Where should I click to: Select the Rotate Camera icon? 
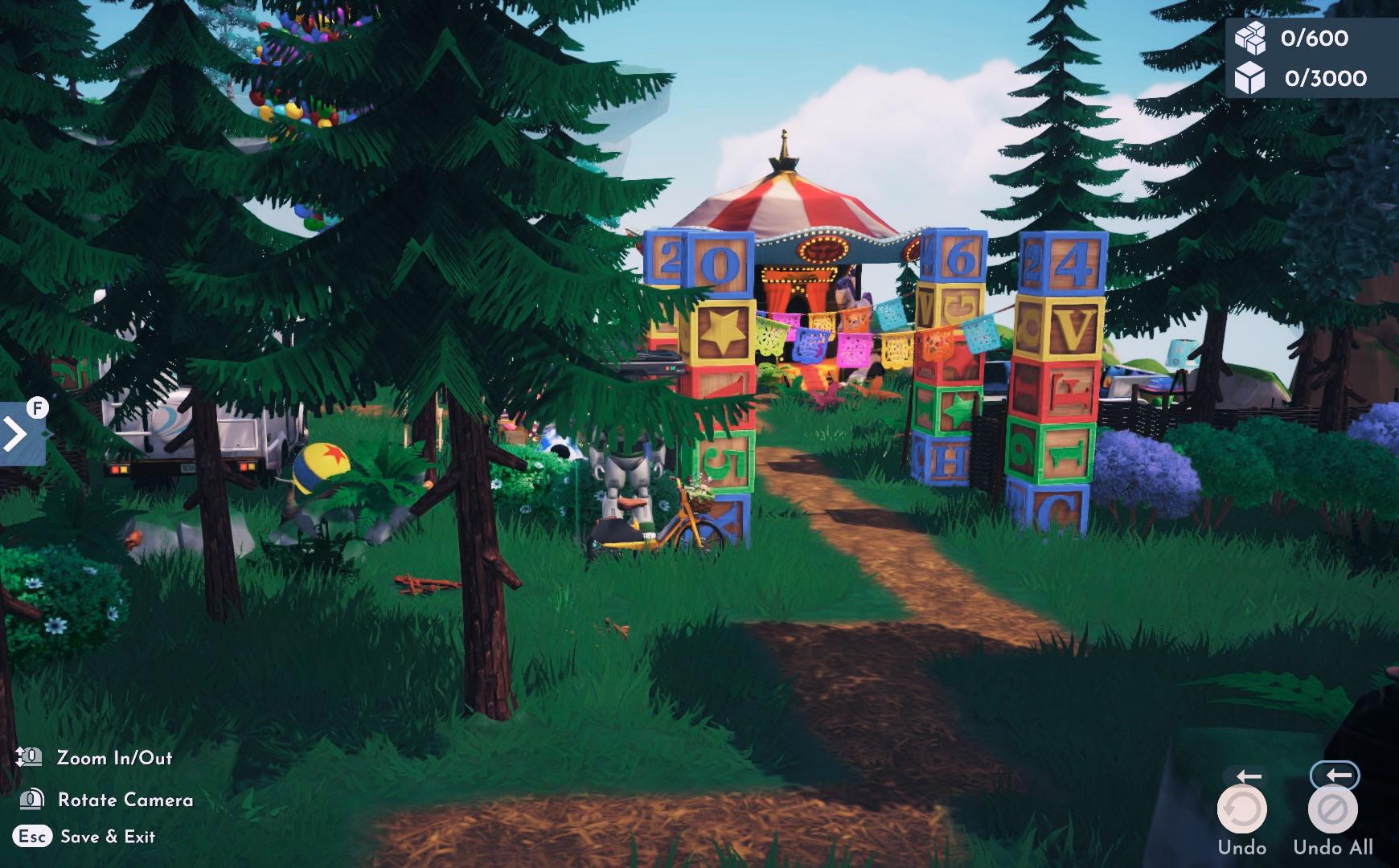[32, 800]
